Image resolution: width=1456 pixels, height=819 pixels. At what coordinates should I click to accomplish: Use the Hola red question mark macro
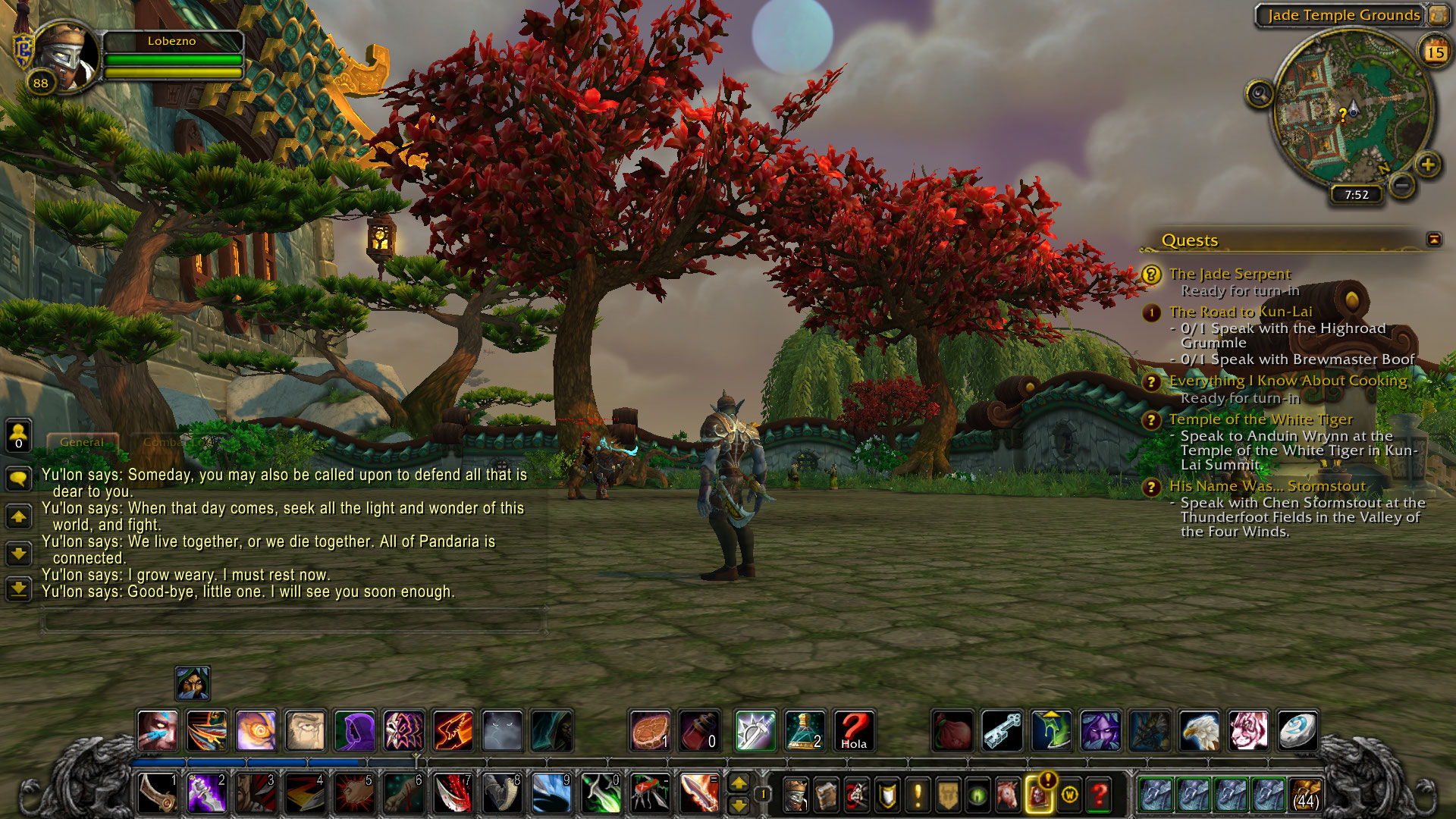coord(853,731)
